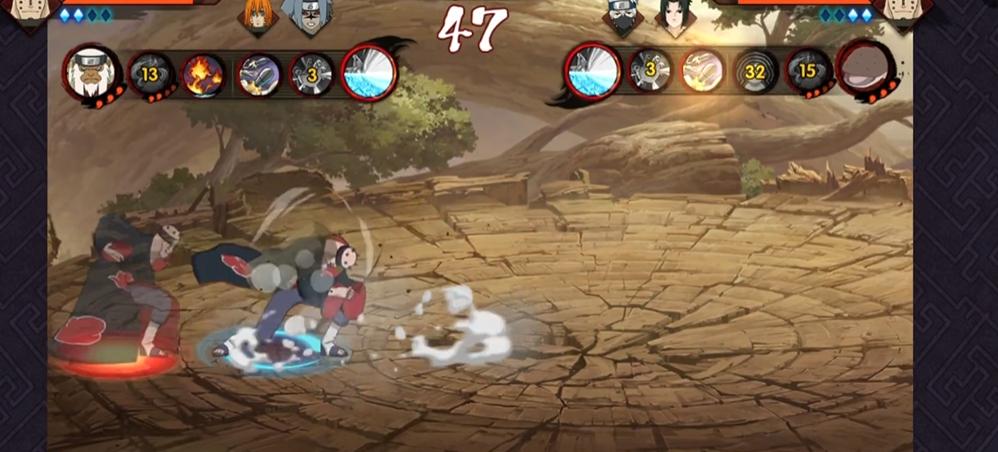
Task: Trigger the snake jutsu skill icon
Action: pyautogui.click(x=259, y=74)
